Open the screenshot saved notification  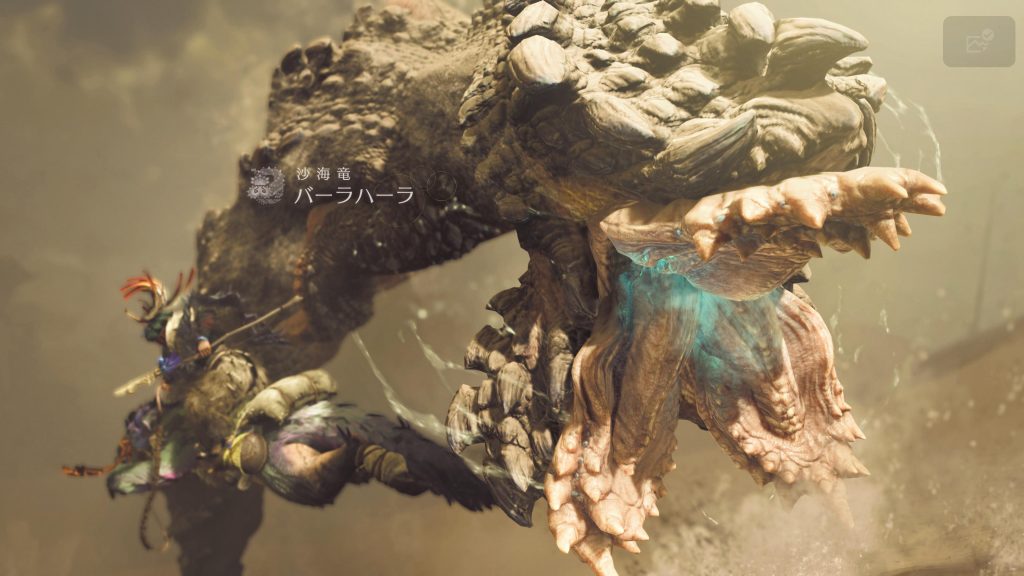click(x=978, y=41)
